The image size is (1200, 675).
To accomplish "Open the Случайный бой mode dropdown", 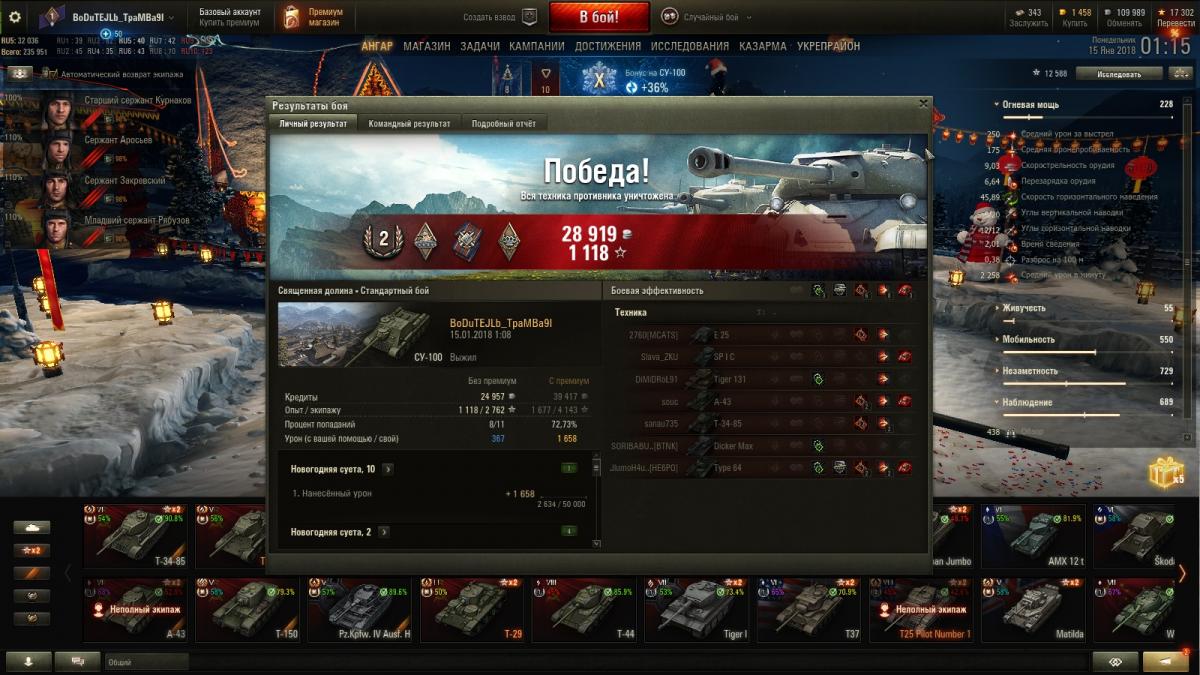I will pyautogui.click(x=711, y=18).
